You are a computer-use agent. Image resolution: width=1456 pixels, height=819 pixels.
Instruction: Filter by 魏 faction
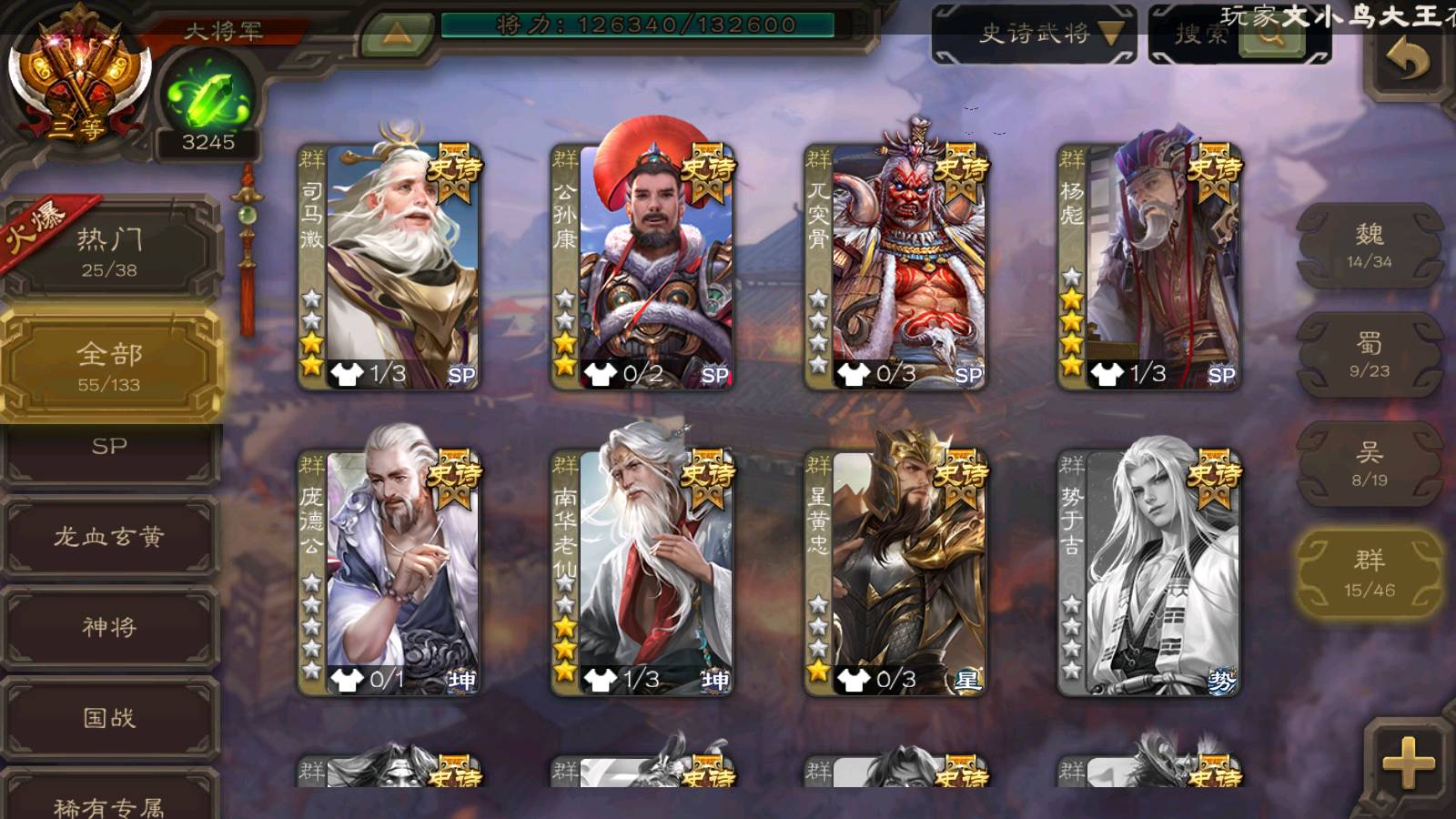point(1369,246)
